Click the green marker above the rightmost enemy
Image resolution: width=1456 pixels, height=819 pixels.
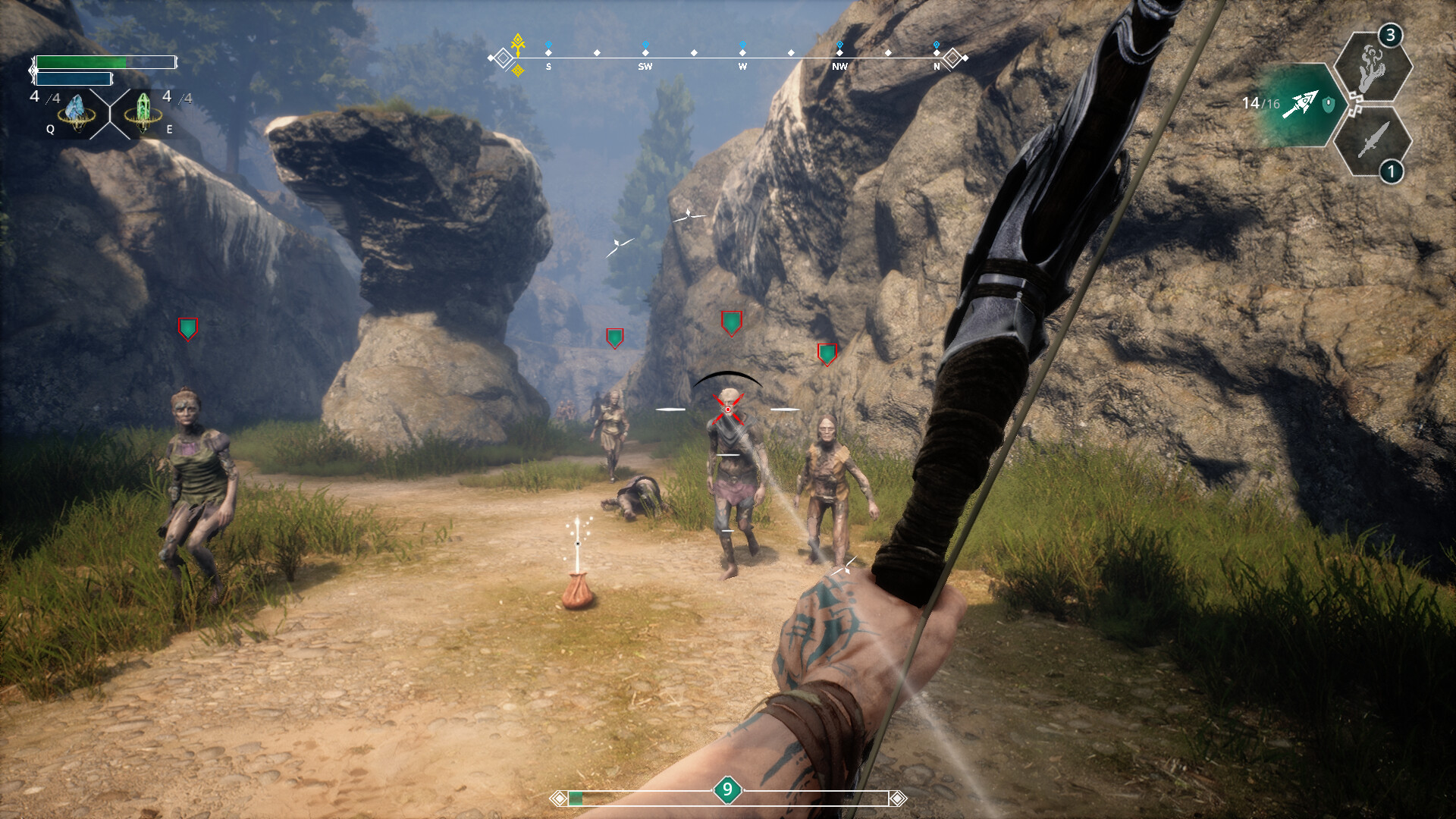827,353
